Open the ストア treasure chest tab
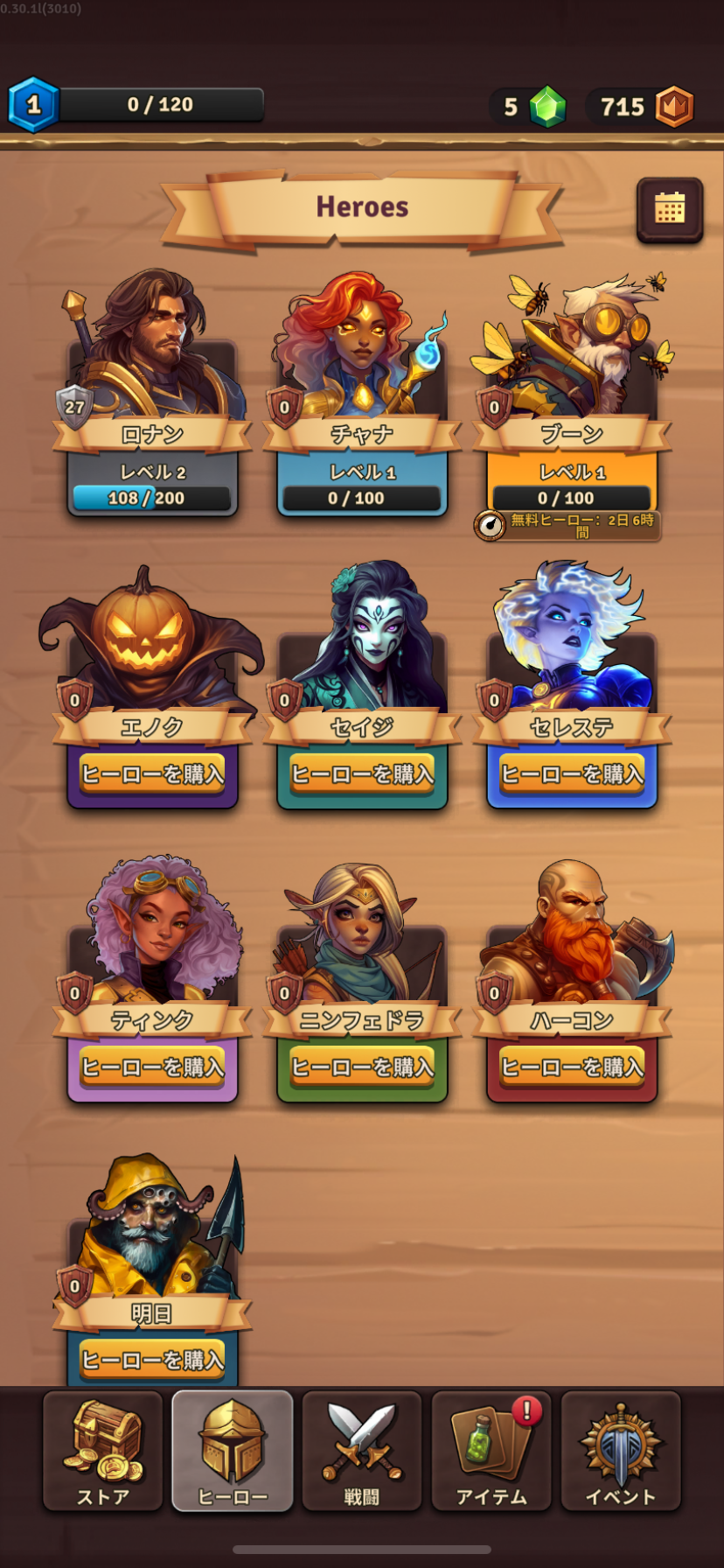Image resolution: width=724 pixels, height=1568 pixels. coord(103,1450)
